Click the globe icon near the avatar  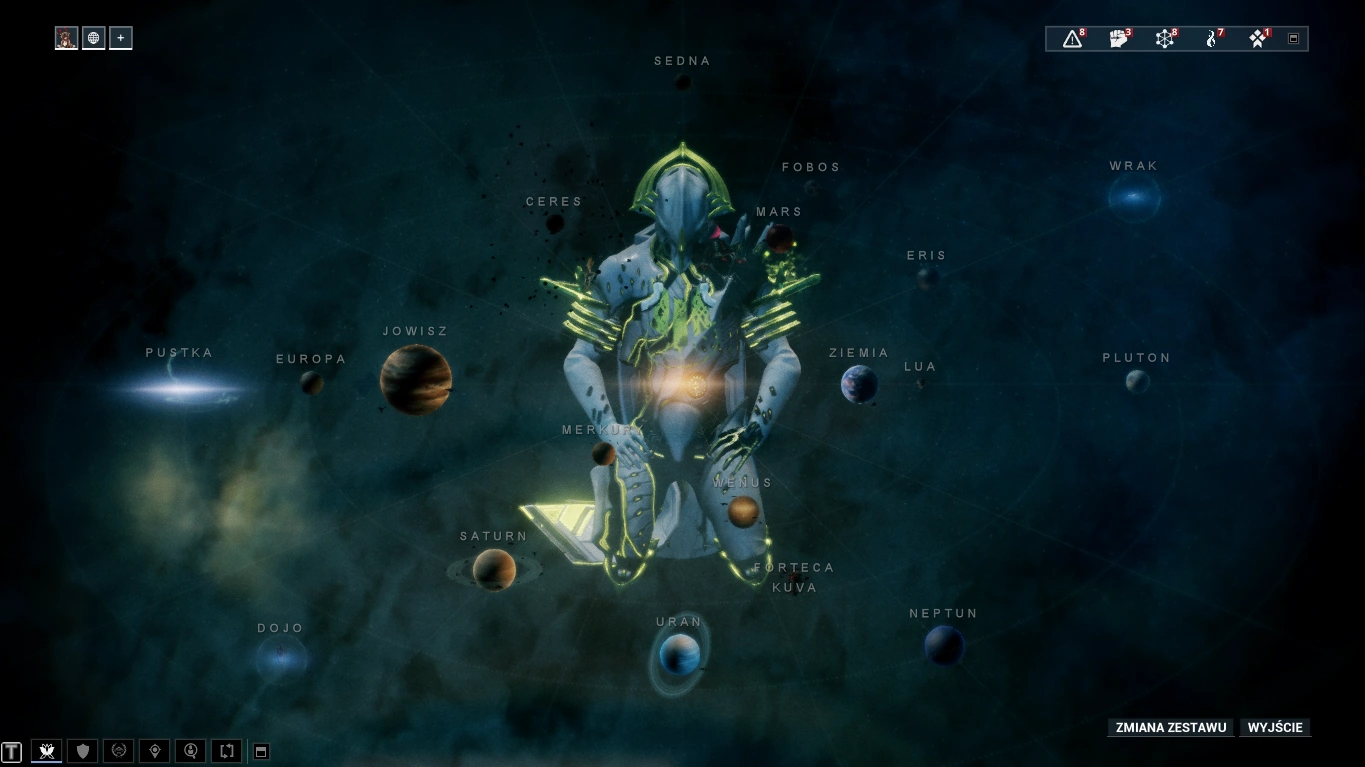click(93, 37)
